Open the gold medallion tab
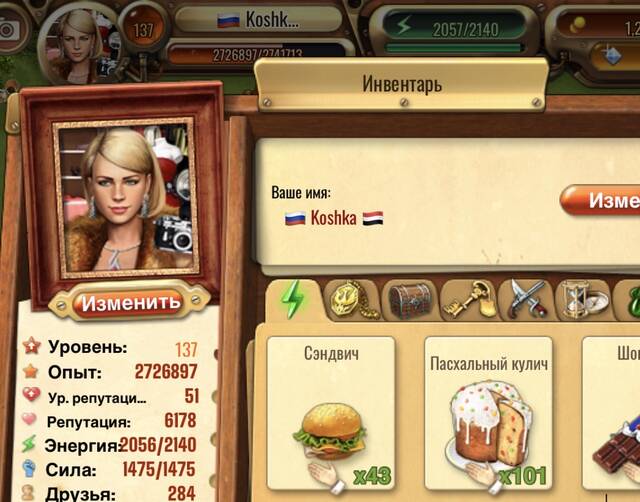This screenshot has height=502, width=640. coord(352,299)
